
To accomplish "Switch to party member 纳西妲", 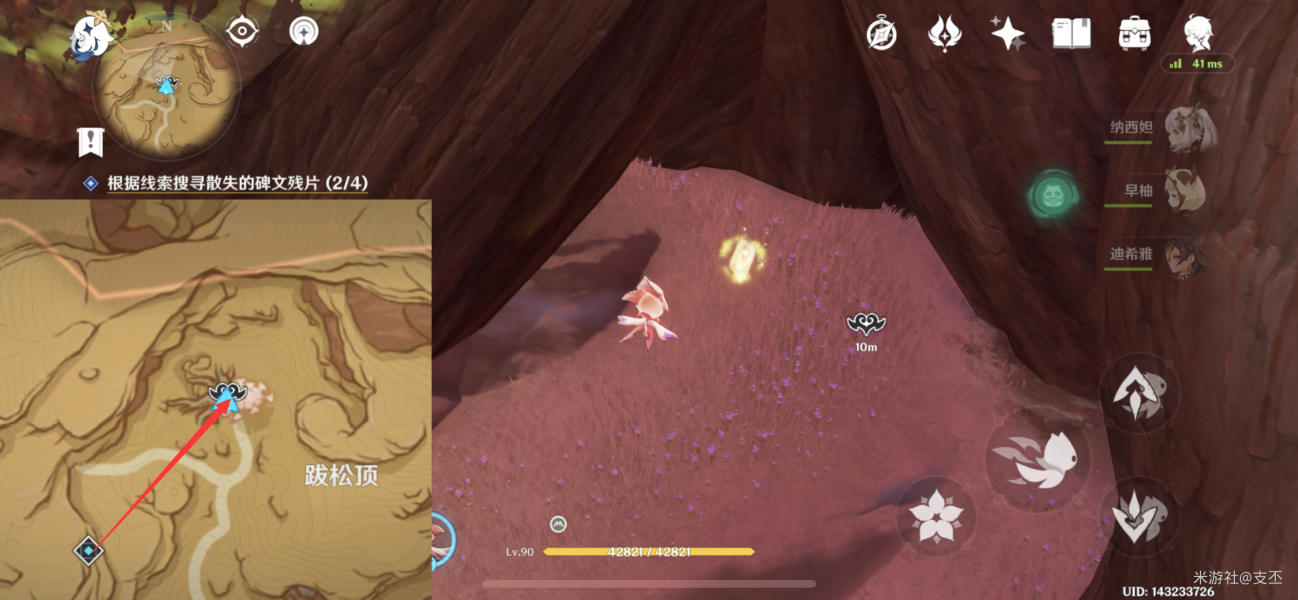I will [x=1185, y=130].
